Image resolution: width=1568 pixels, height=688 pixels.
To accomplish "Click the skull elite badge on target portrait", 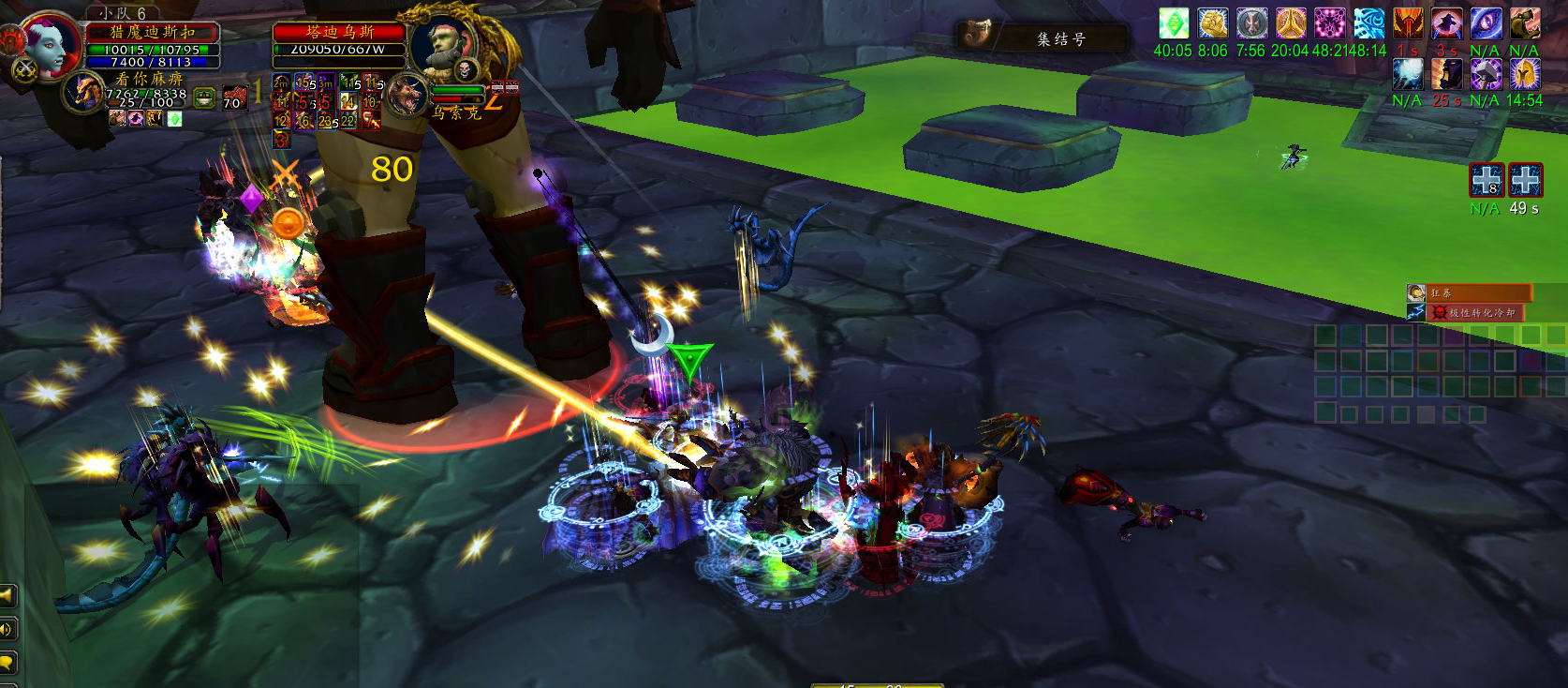I will coord(466,69).
